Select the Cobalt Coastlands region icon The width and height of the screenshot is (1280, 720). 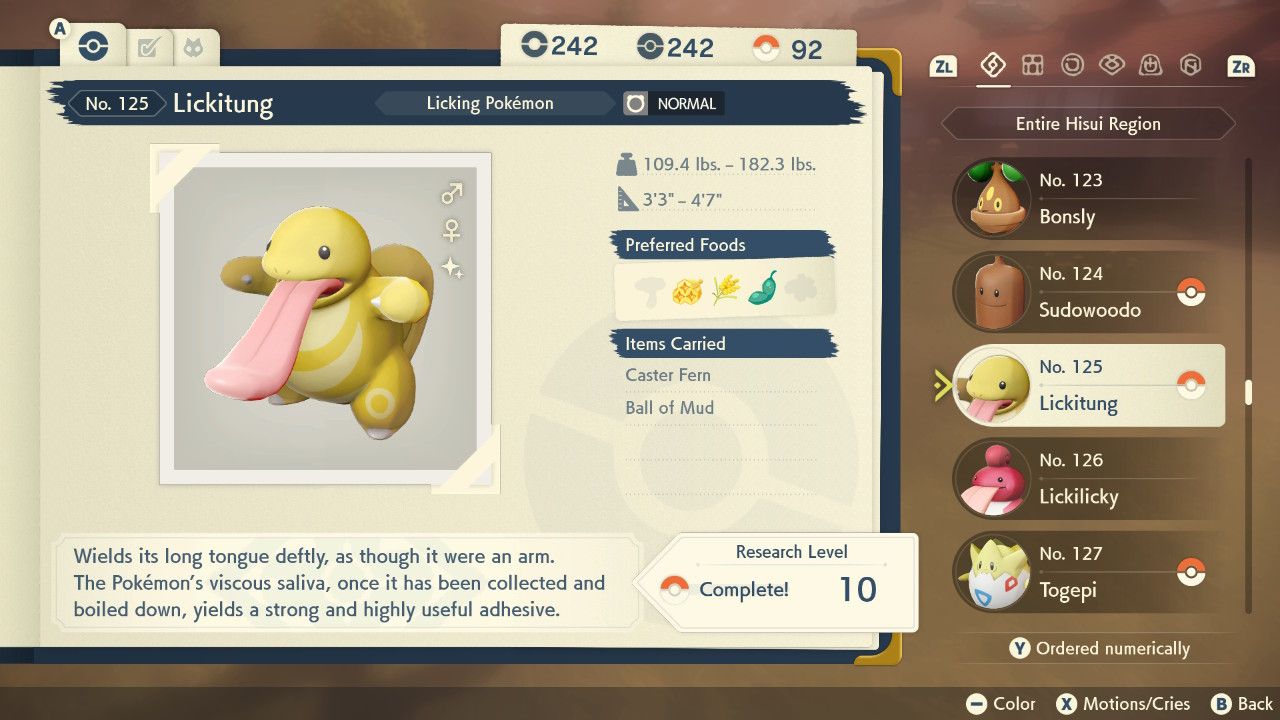point(1114,64)
